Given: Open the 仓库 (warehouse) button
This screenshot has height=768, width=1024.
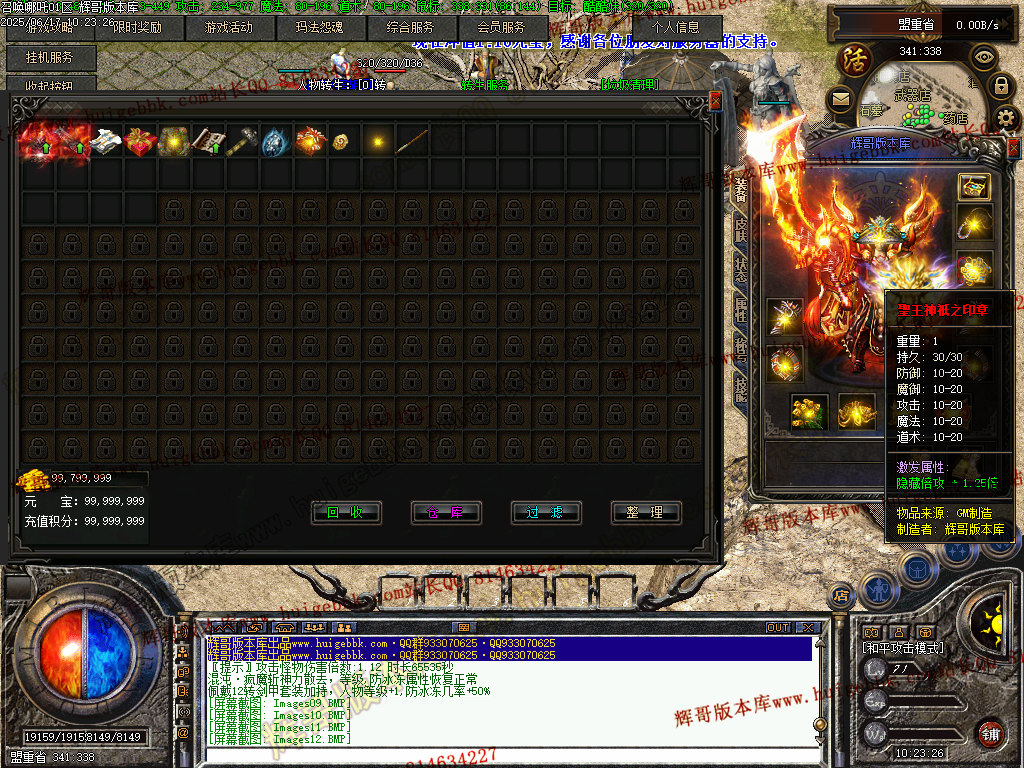Looking at the screenshot, I should (446, 512).
